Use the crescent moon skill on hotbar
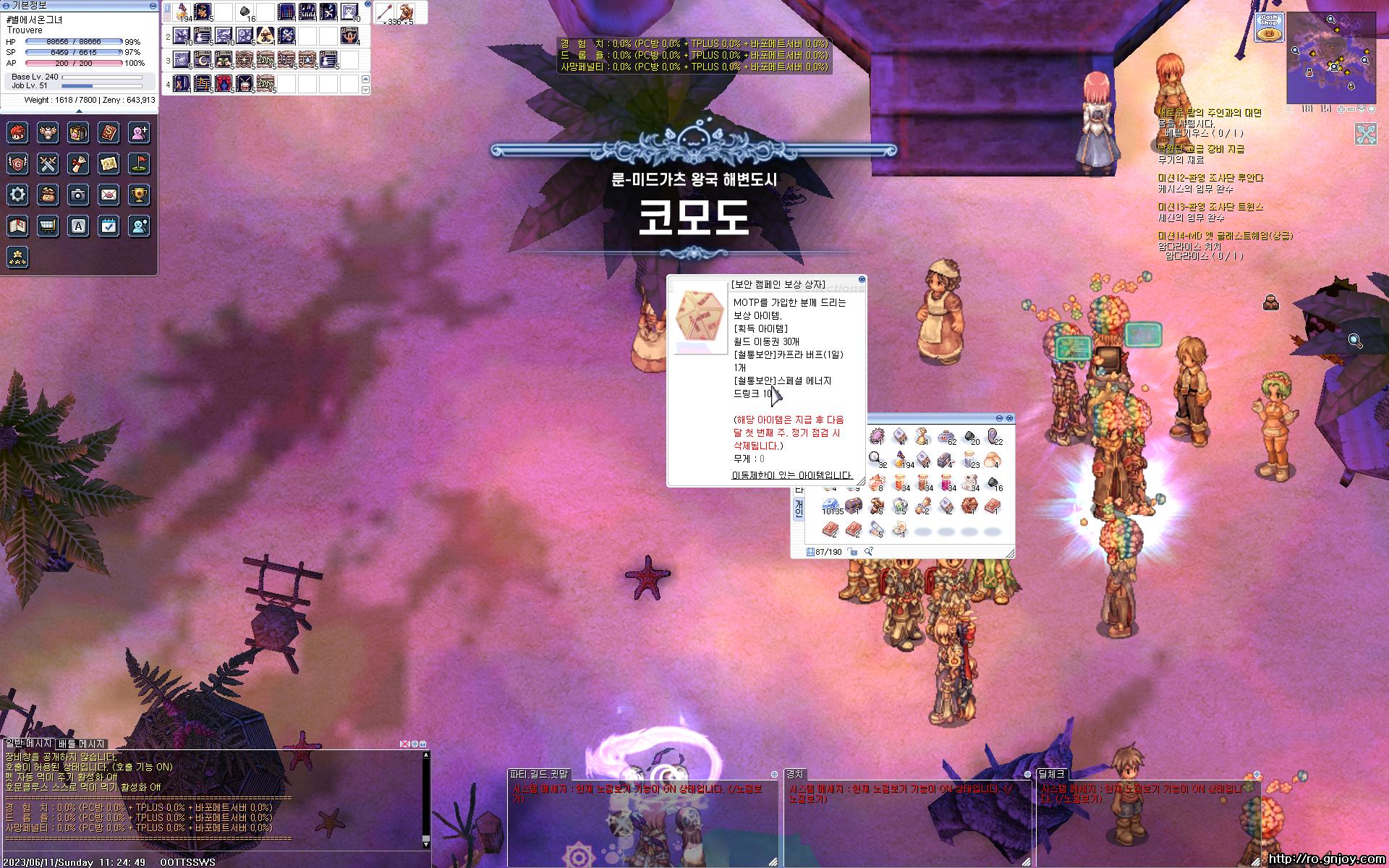 pos(203,59)
